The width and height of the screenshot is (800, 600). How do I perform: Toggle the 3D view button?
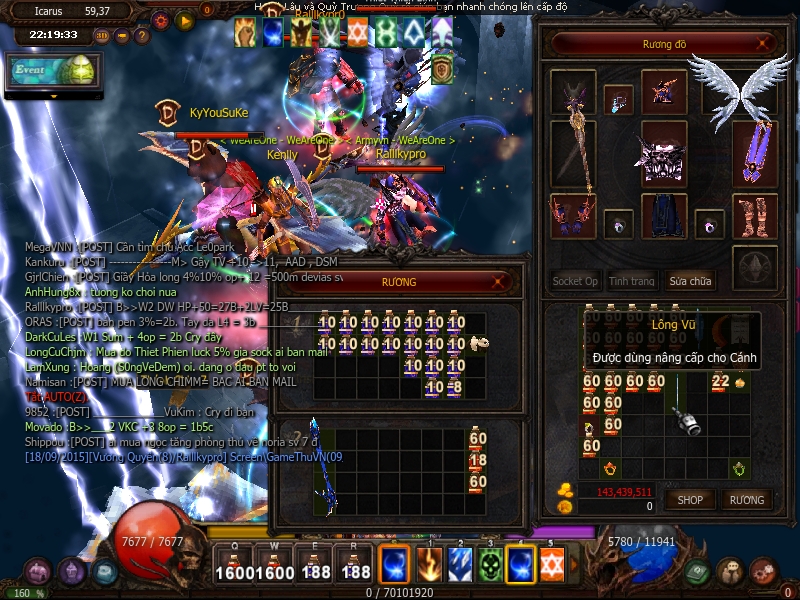(x=102, y=35)
